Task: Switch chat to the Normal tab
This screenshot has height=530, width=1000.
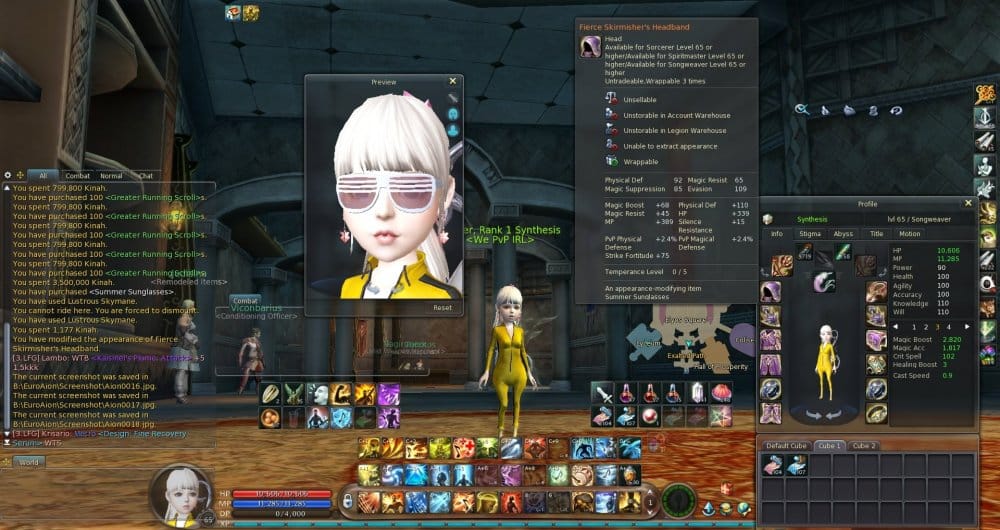Action: pyautogui.click(x=111, y=176)
